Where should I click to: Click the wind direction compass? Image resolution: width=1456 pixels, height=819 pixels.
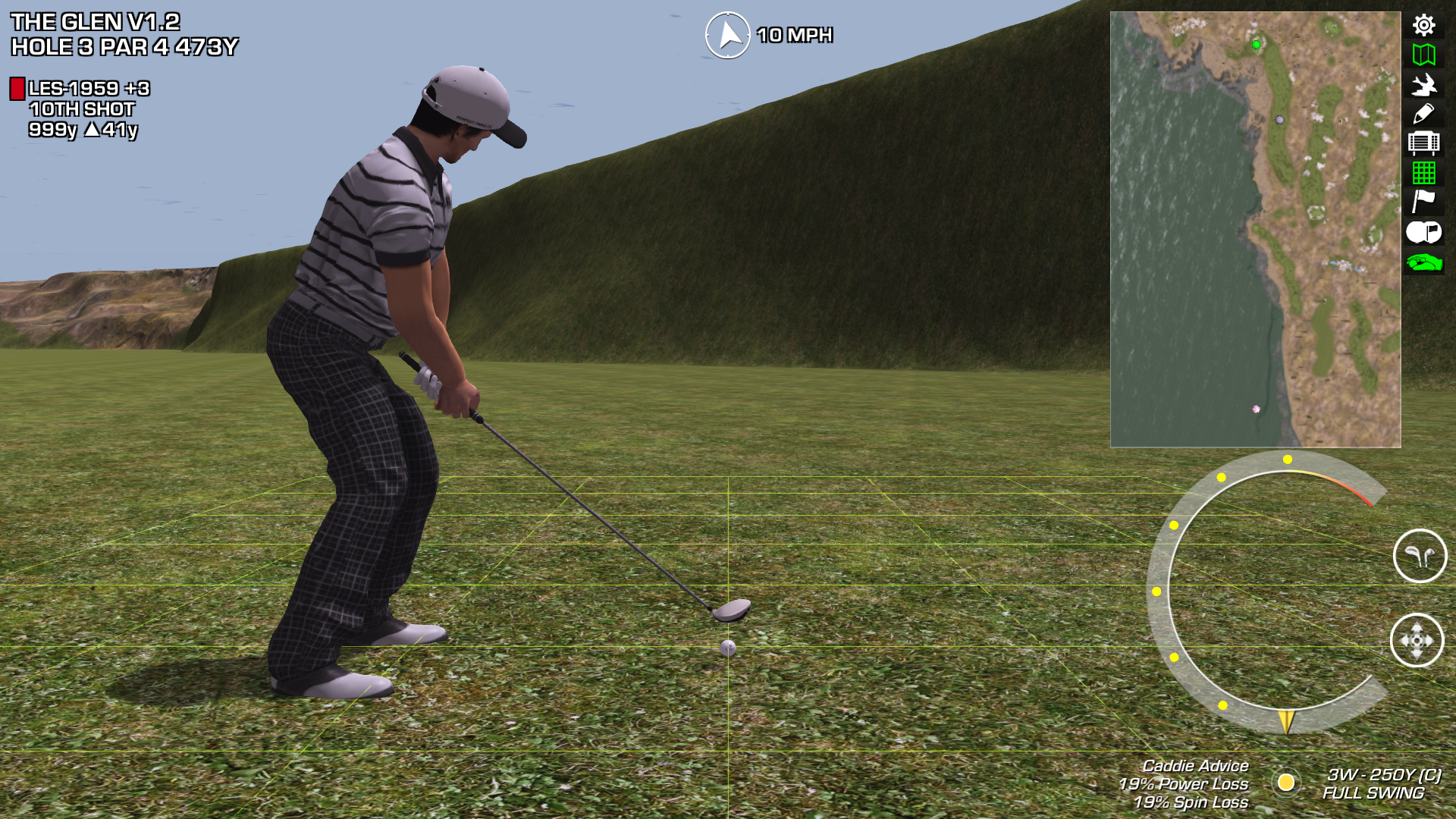(x=728, y=35)
